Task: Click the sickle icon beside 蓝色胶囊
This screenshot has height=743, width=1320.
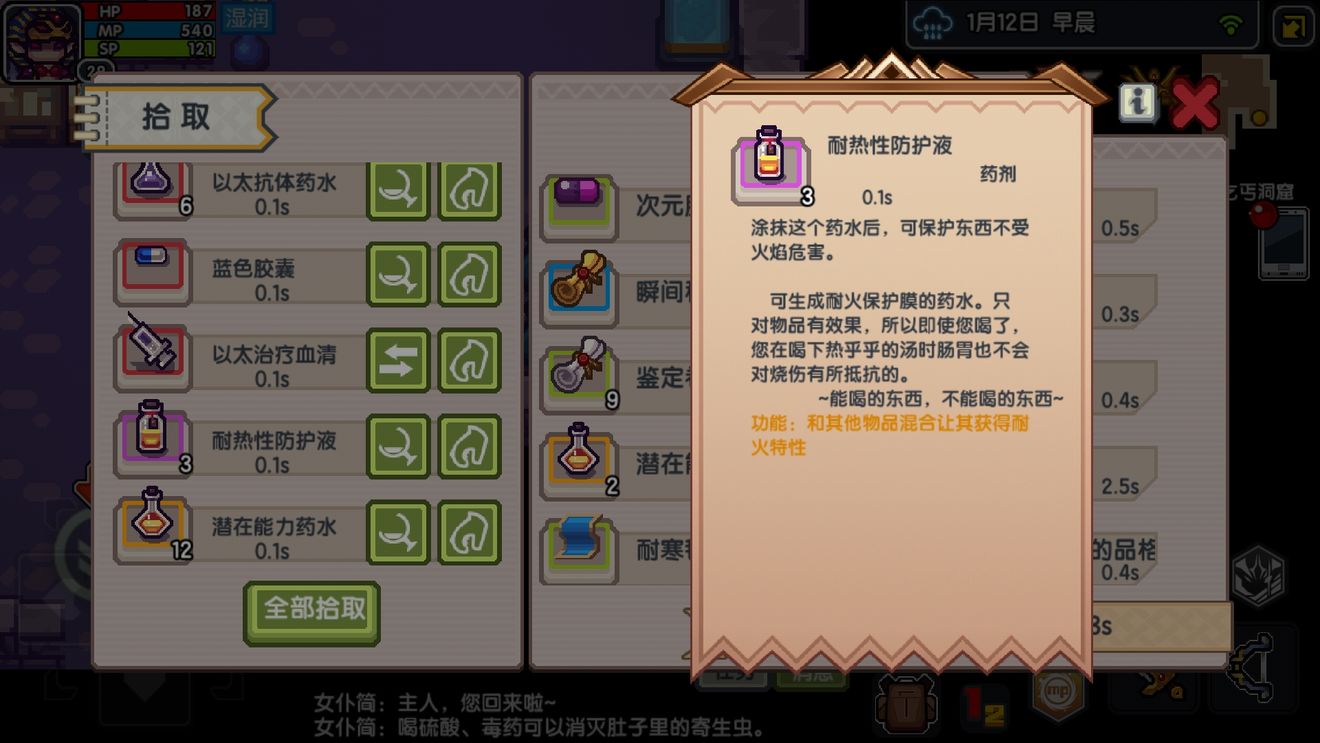Action: [398, 270]
